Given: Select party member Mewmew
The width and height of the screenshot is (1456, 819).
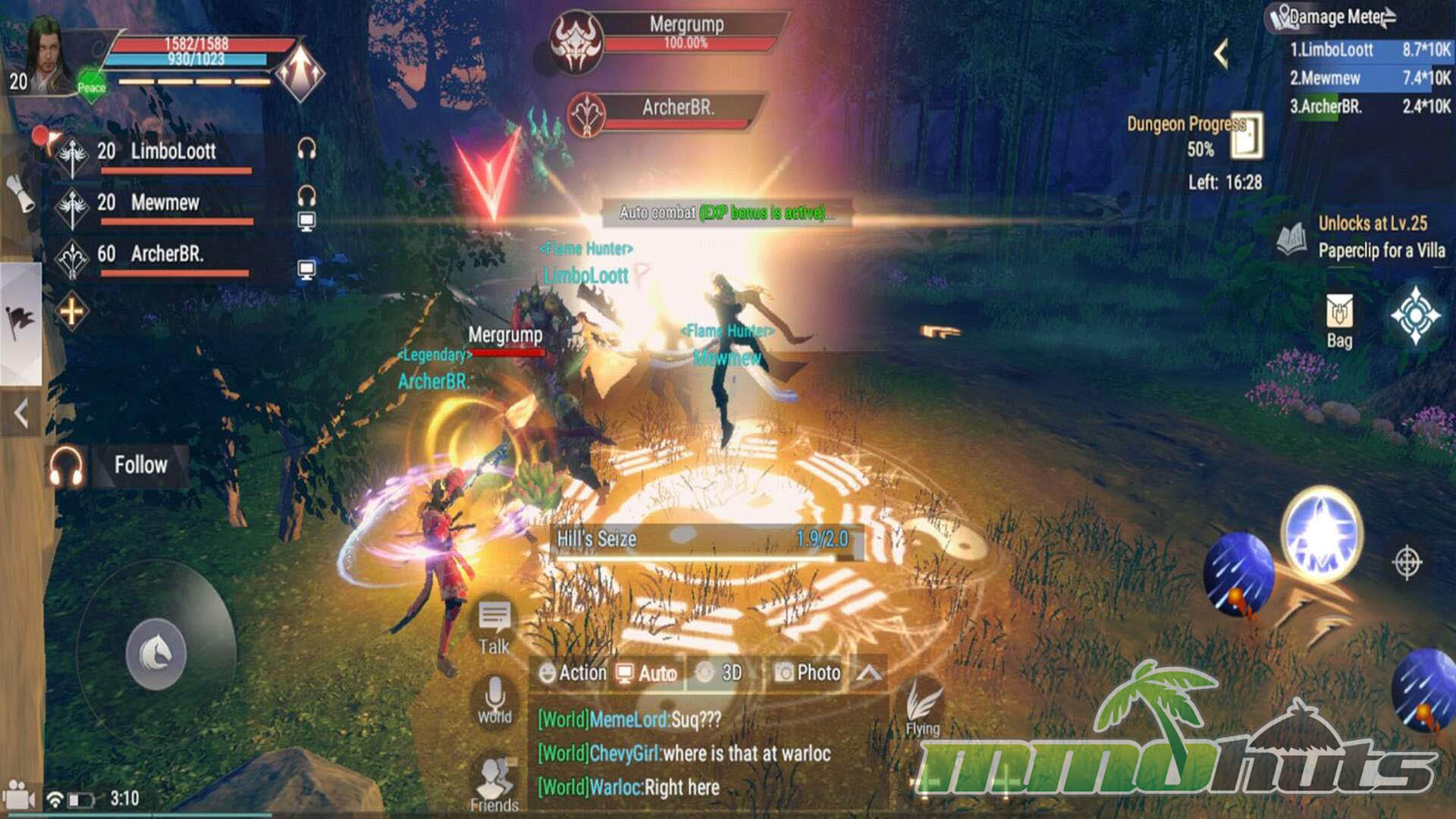Looking at the screenshot, I should [165, 203].
